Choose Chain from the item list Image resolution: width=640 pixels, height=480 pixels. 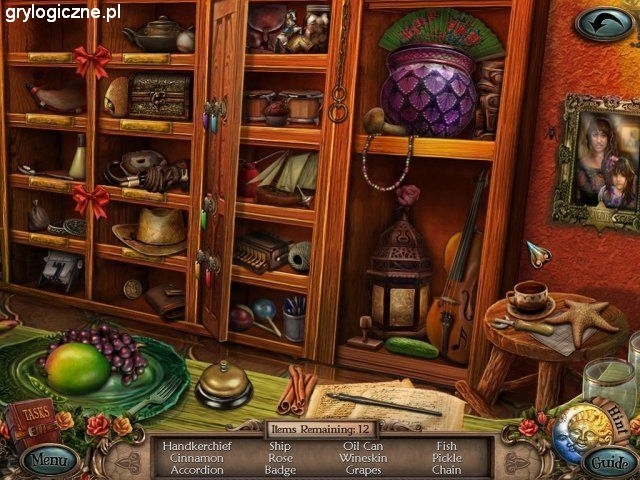tap(446, 470)
